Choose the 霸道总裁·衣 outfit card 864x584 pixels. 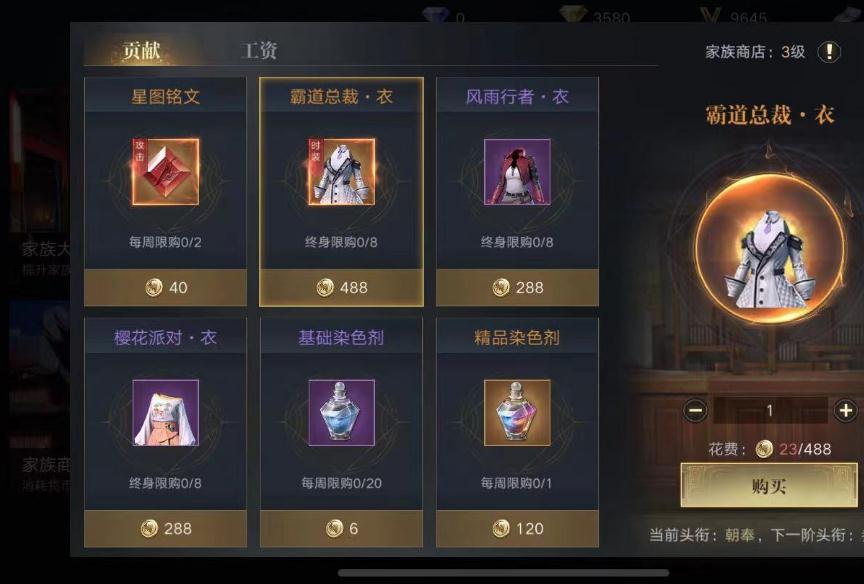click(x=341, y=191)
